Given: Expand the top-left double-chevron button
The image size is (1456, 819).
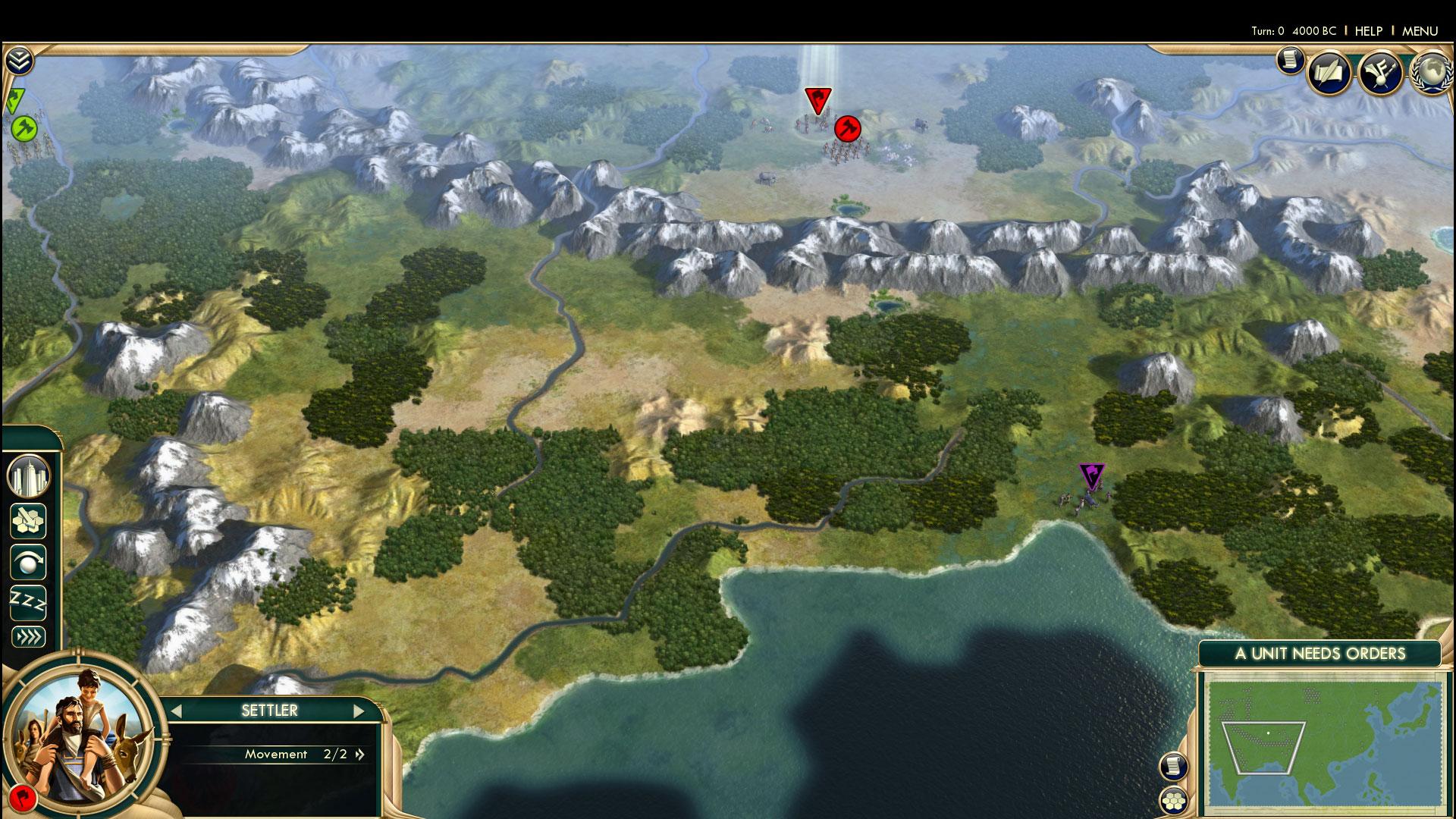Looking at the screenshot, I should click(19, 60).
